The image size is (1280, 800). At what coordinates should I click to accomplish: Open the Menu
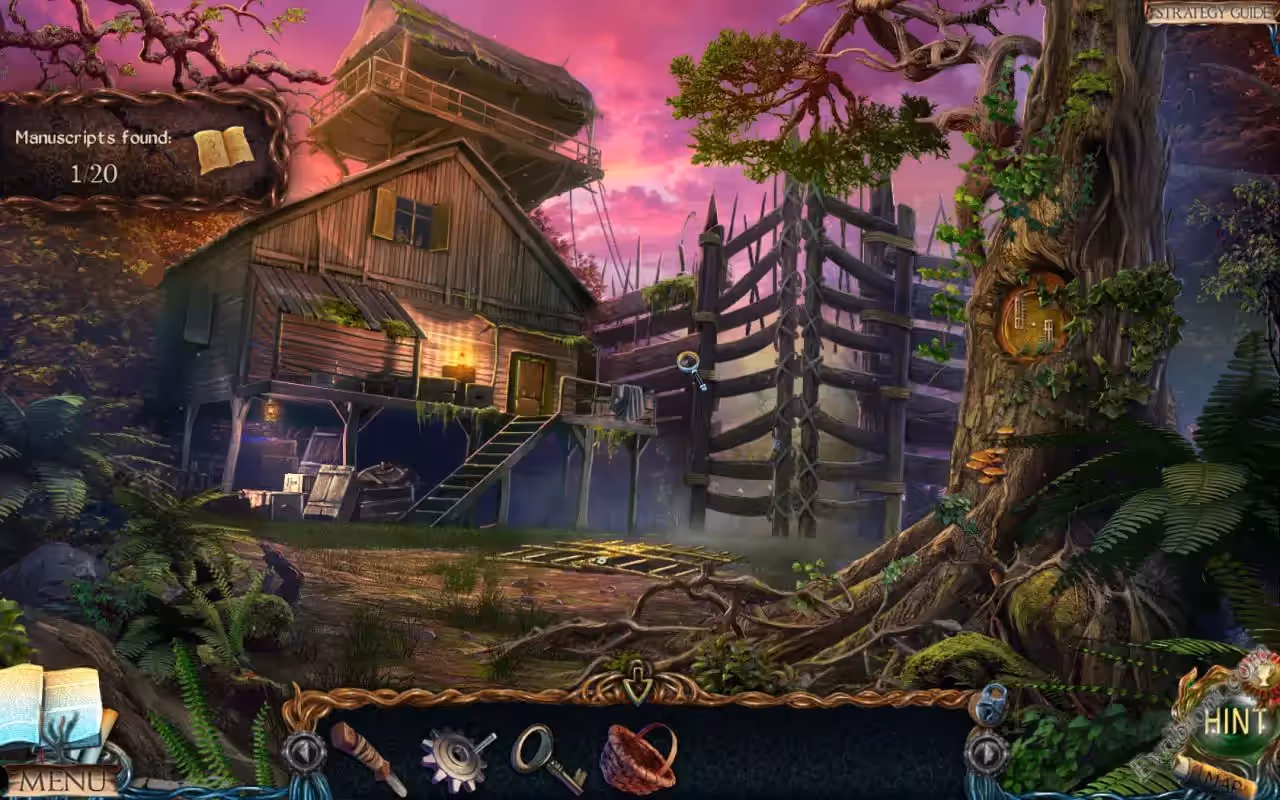tap(62, 780)
